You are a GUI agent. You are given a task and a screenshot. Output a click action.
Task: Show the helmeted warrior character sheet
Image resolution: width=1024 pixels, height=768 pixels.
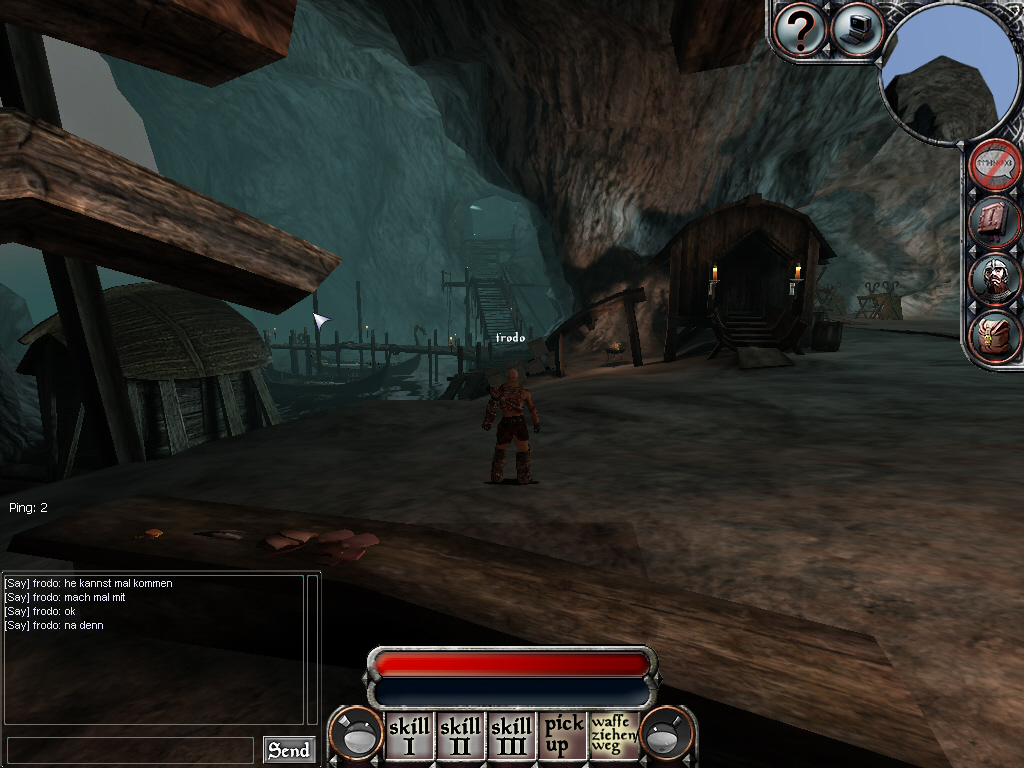[996, 278]
